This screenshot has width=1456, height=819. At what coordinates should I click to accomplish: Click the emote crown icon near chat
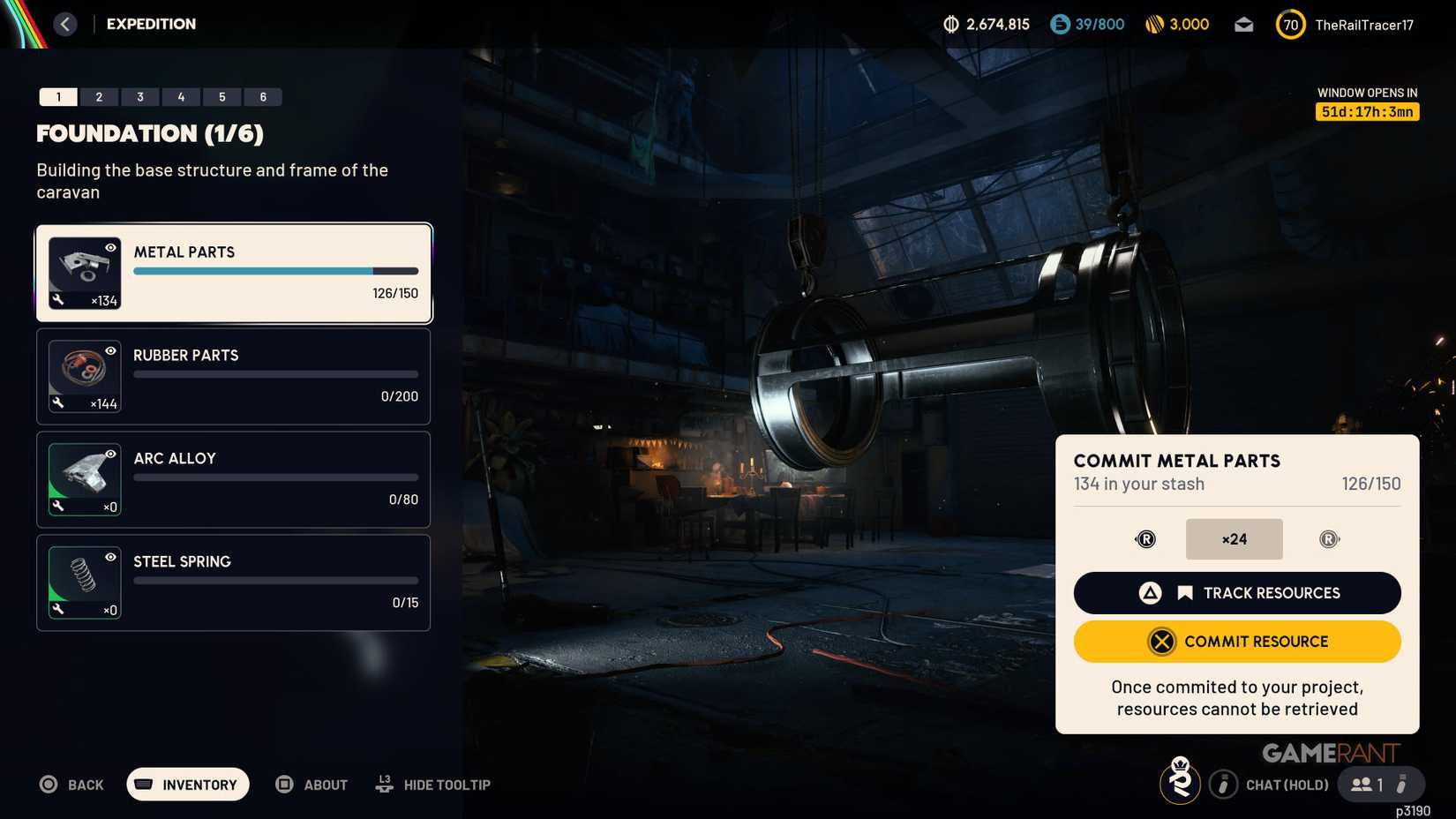tap(1181, 784)
